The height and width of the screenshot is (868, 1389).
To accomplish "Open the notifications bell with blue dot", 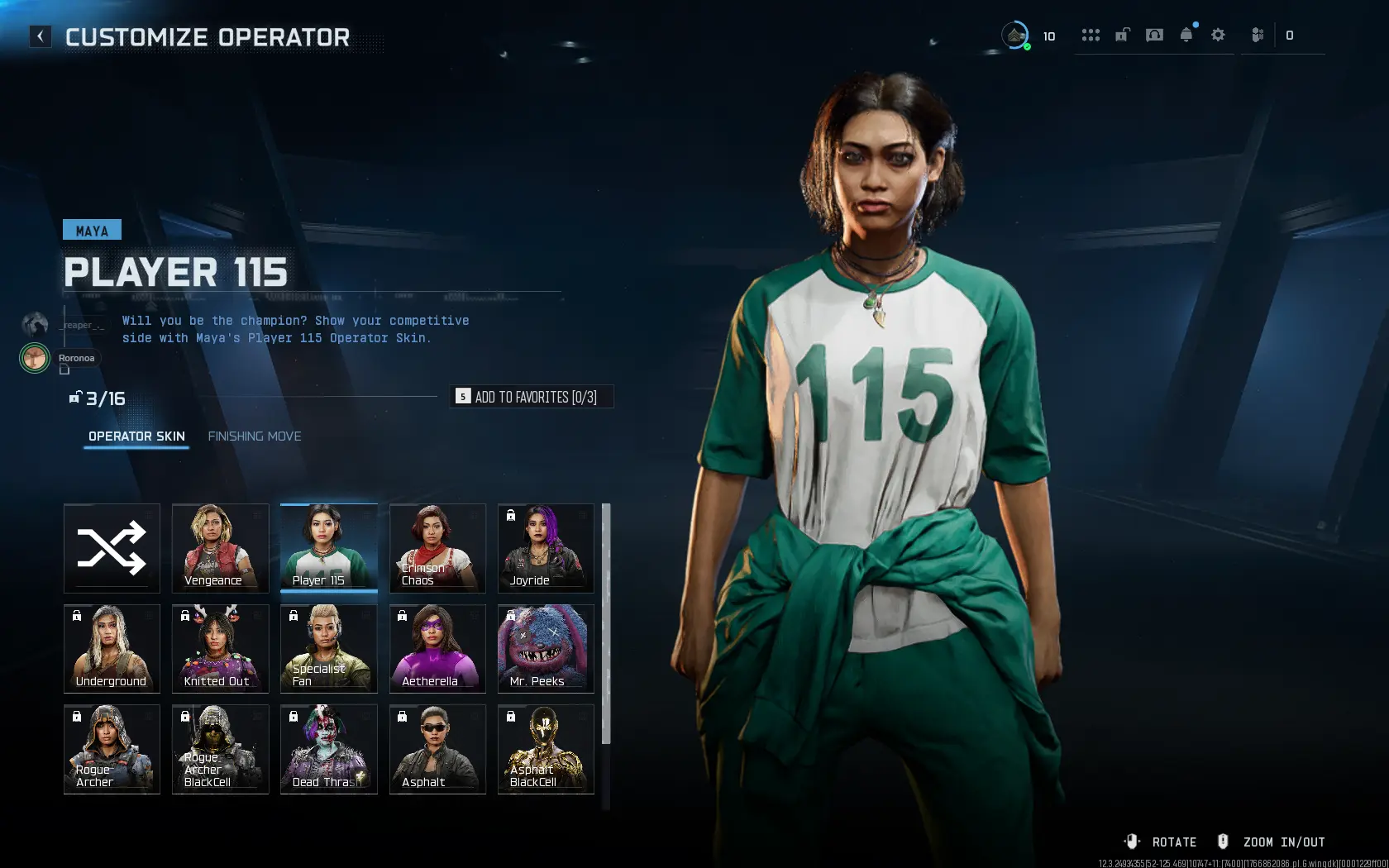I will pyautogui.click(x=1186, y=35).
